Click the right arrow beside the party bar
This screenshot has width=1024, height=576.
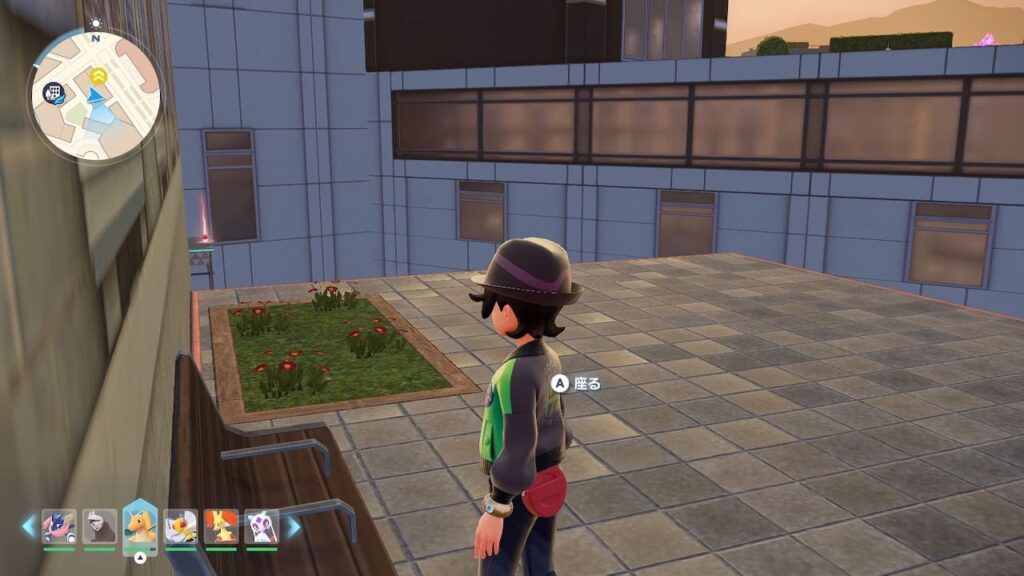click(x=294, y=526)
